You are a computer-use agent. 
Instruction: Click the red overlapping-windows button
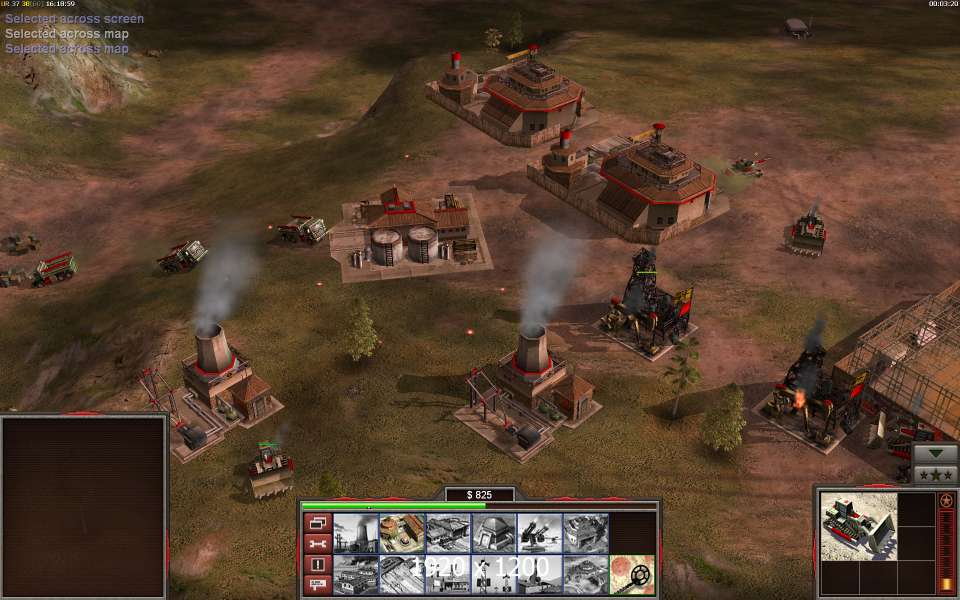[316, 522]
